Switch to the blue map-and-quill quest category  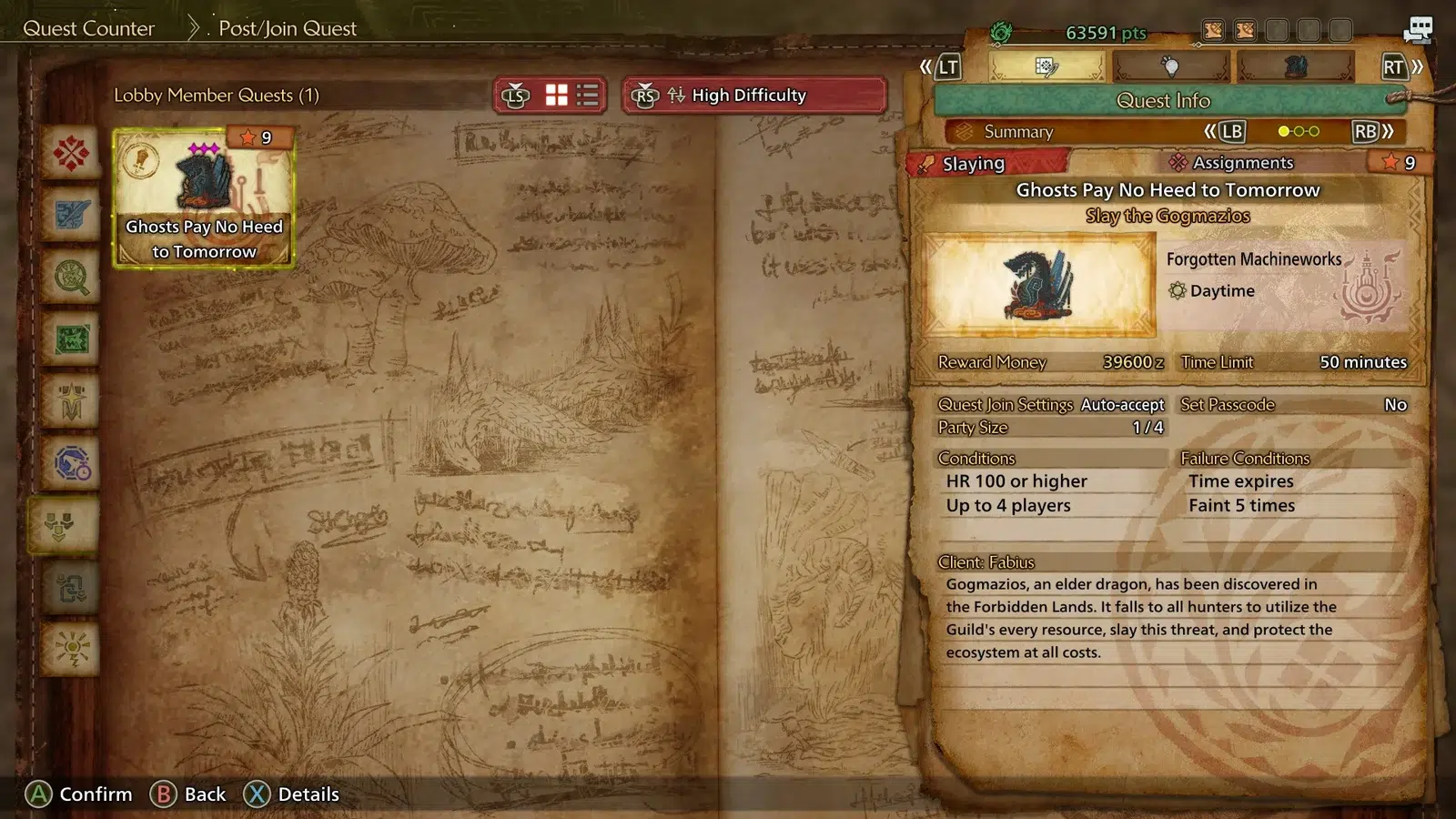pos(71,215)
